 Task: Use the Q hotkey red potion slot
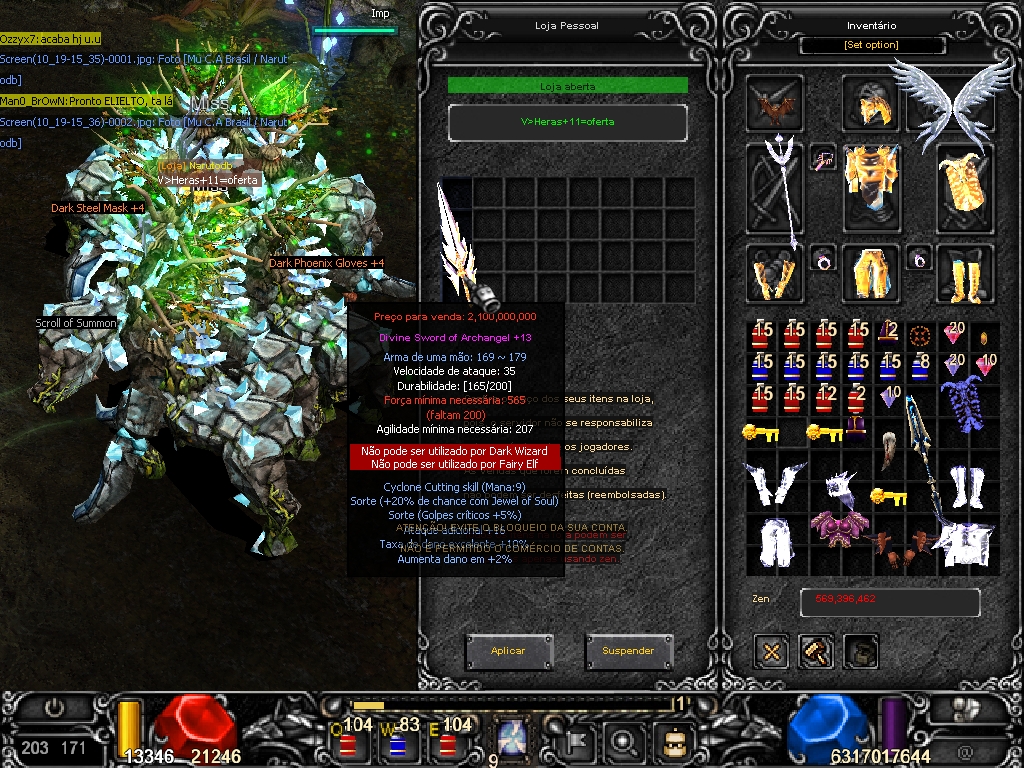click(348, 743)
